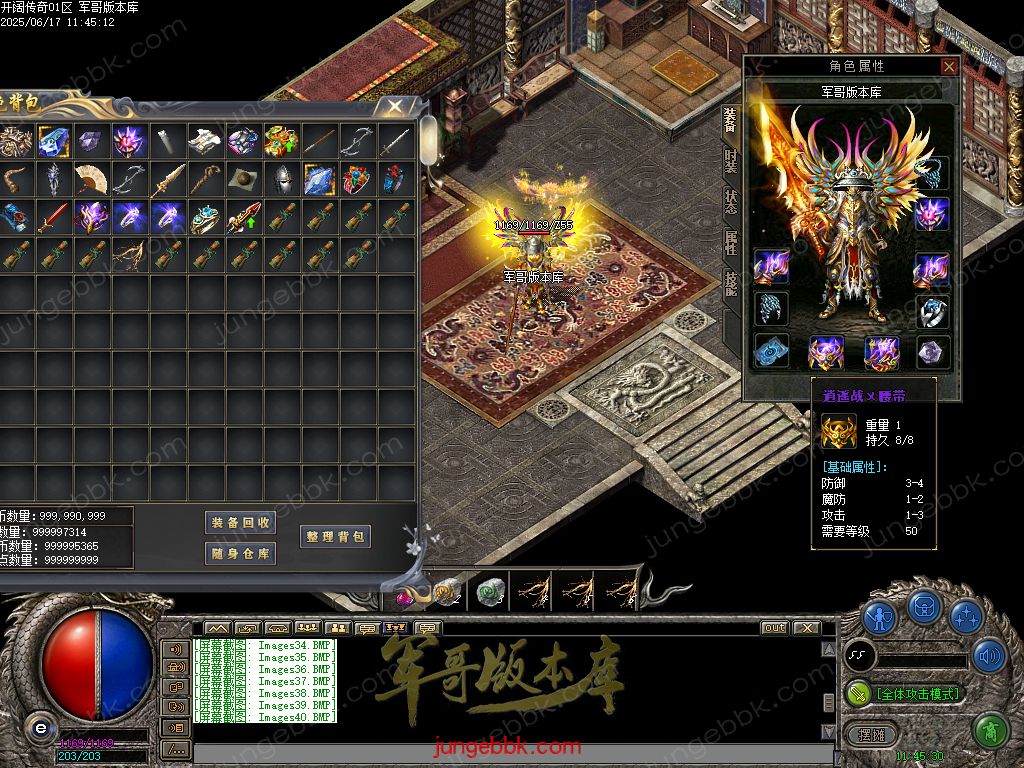Image resolution: width=1024 pixels, height=768 pixels.
Task: Pick the steel helmet in the backpack
Action: (x=281, y=179)
